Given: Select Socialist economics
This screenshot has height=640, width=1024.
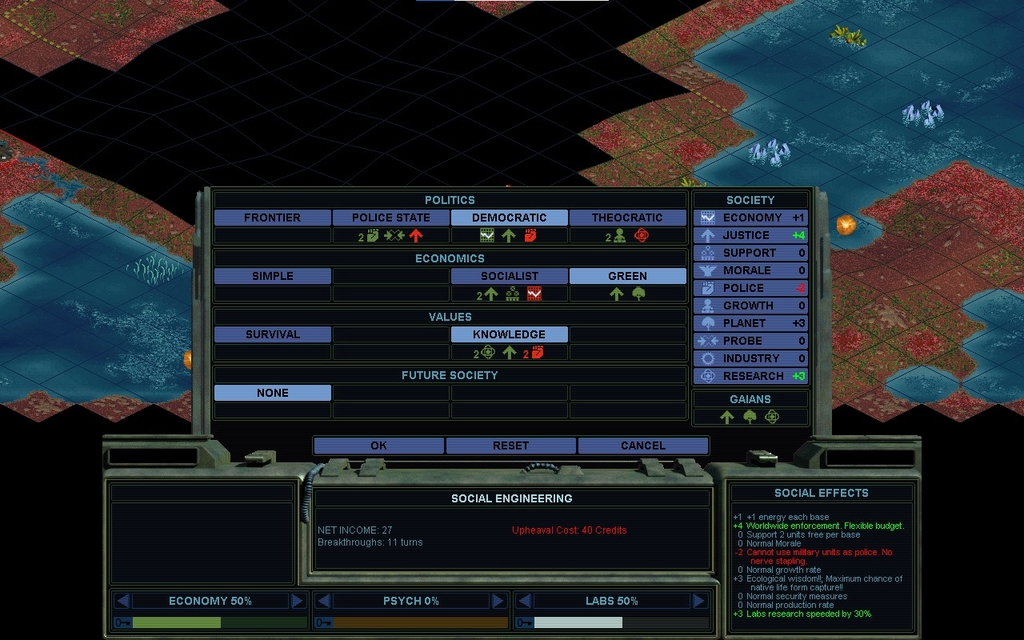Looking at the screenshot, I should (x=509, y=276).
